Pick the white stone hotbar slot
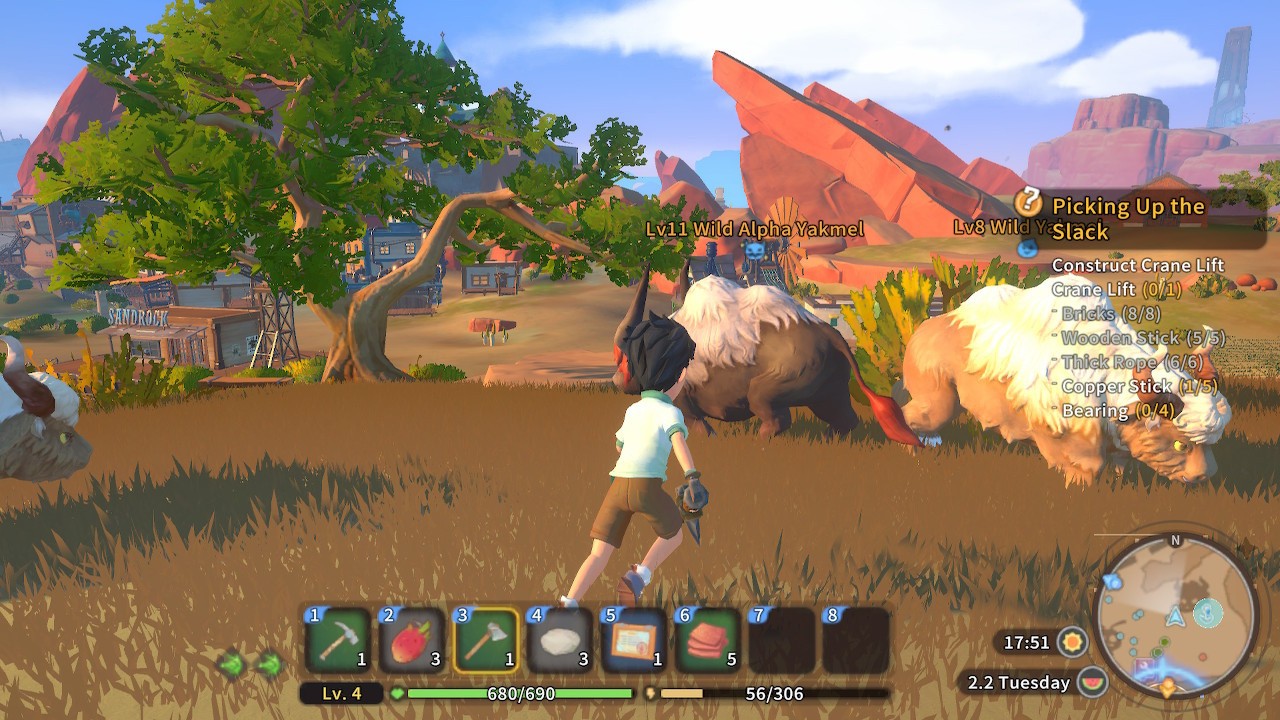The width and height of the screenshot is (1280, 720). pyautogui.click(x=560, y=640)
